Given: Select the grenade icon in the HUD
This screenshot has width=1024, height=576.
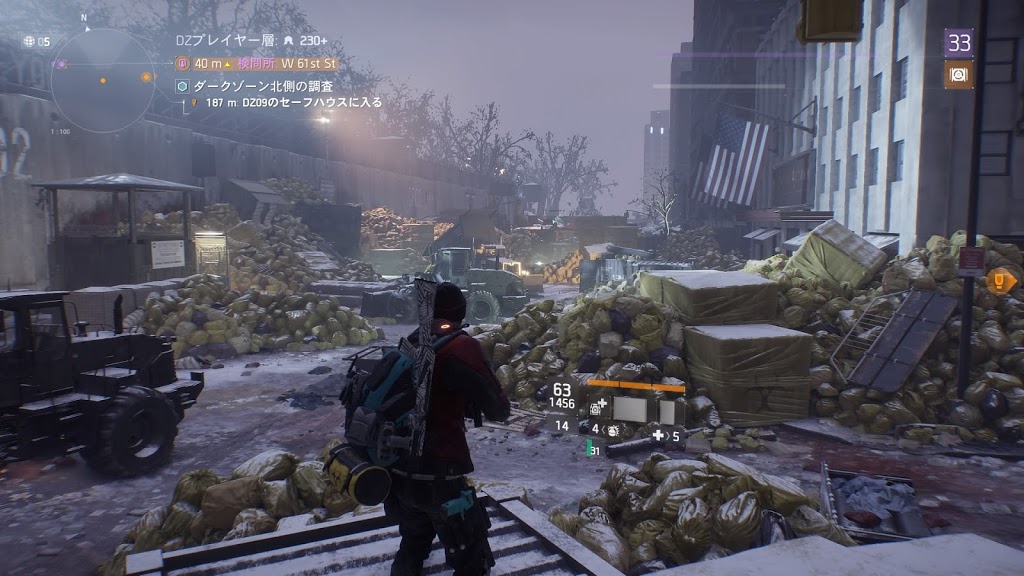Looking at the screenshot, I should tap(613, 428).
